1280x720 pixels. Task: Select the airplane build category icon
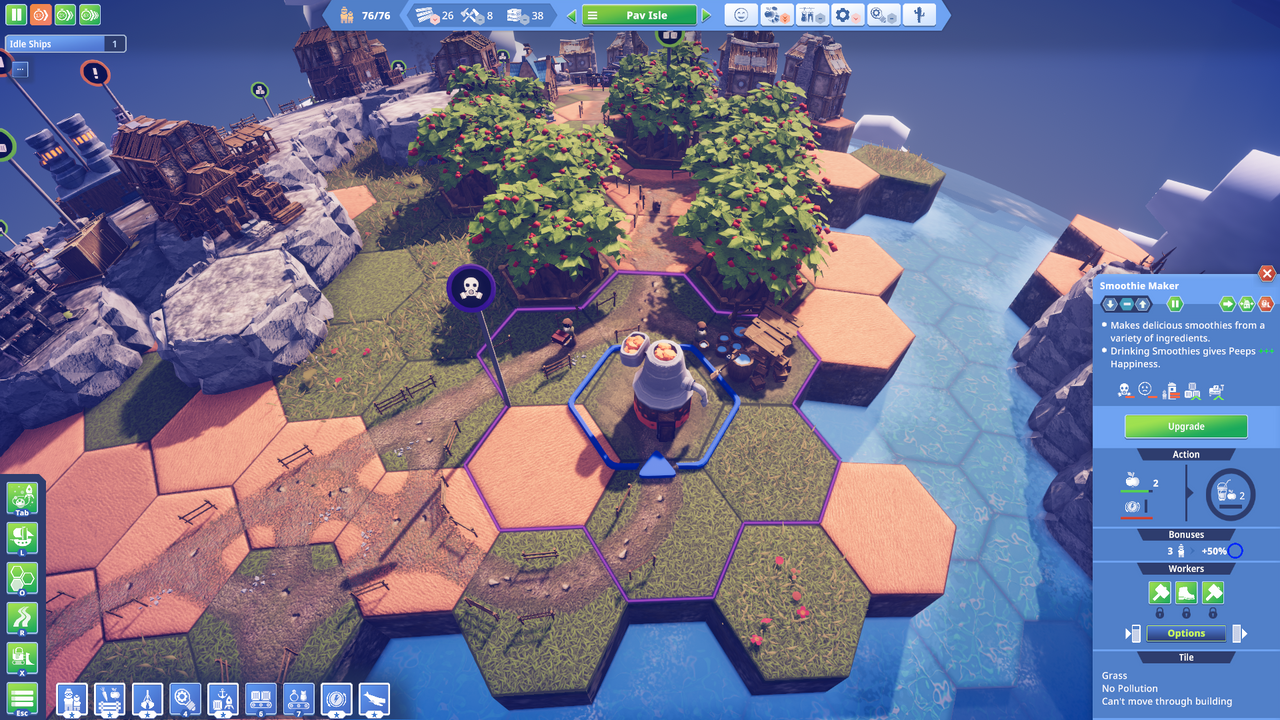373,700
